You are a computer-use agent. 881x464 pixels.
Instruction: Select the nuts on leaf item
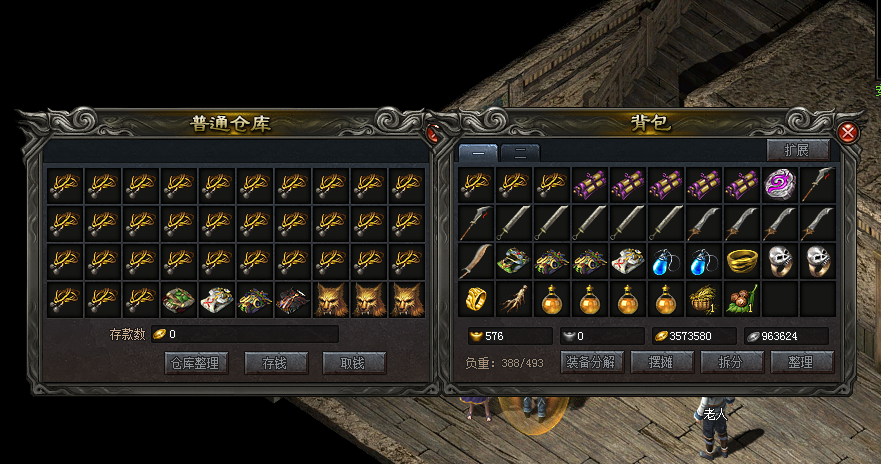click(x=741, y=298)
